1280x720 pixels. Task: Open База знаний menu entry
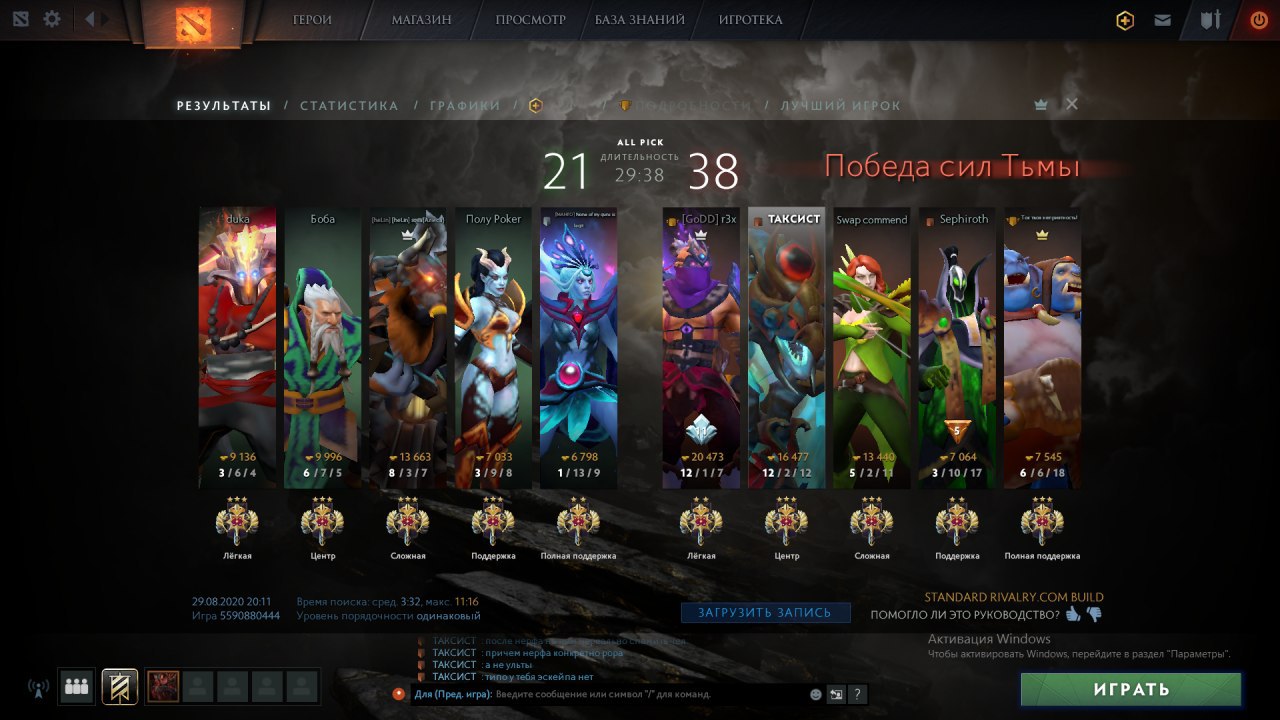pos(640,19)
